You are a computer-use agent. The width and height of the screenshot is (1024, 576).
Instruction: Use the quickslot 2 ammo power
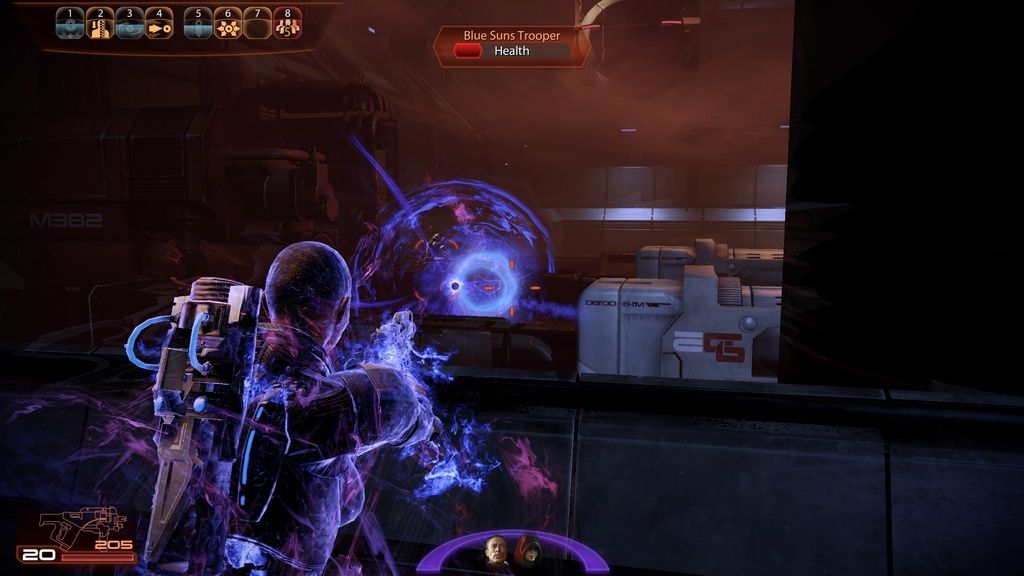(100, 24)
